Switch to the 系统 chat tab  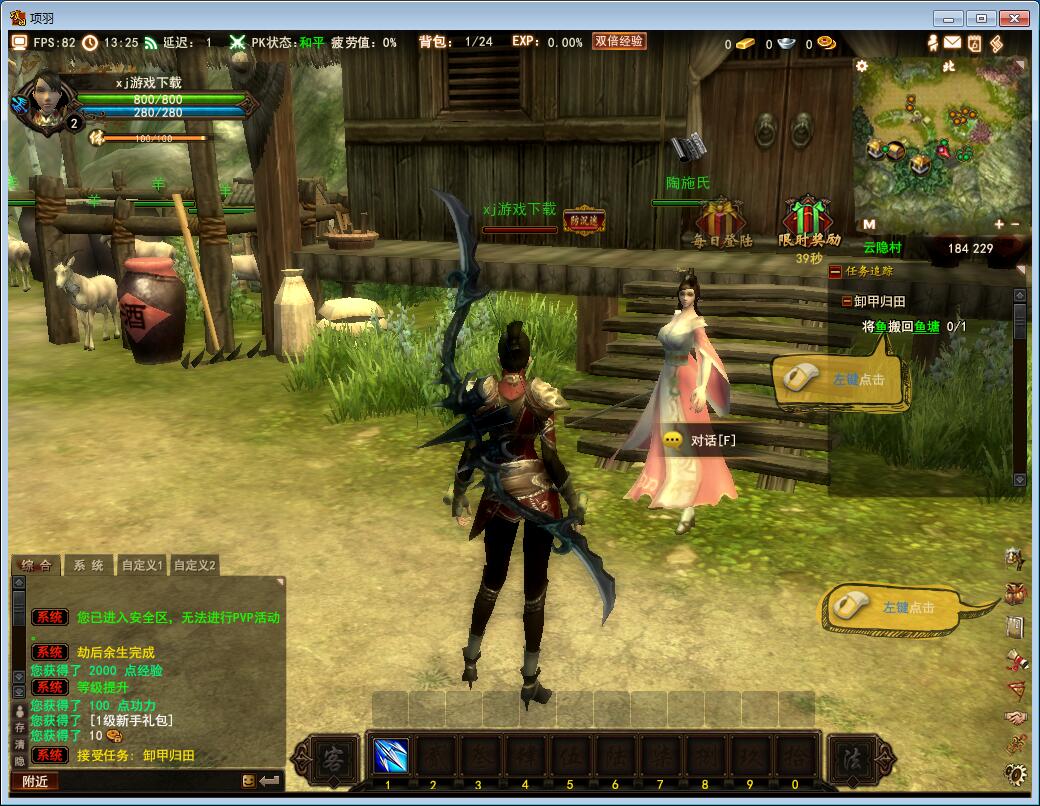click(88, 565)
